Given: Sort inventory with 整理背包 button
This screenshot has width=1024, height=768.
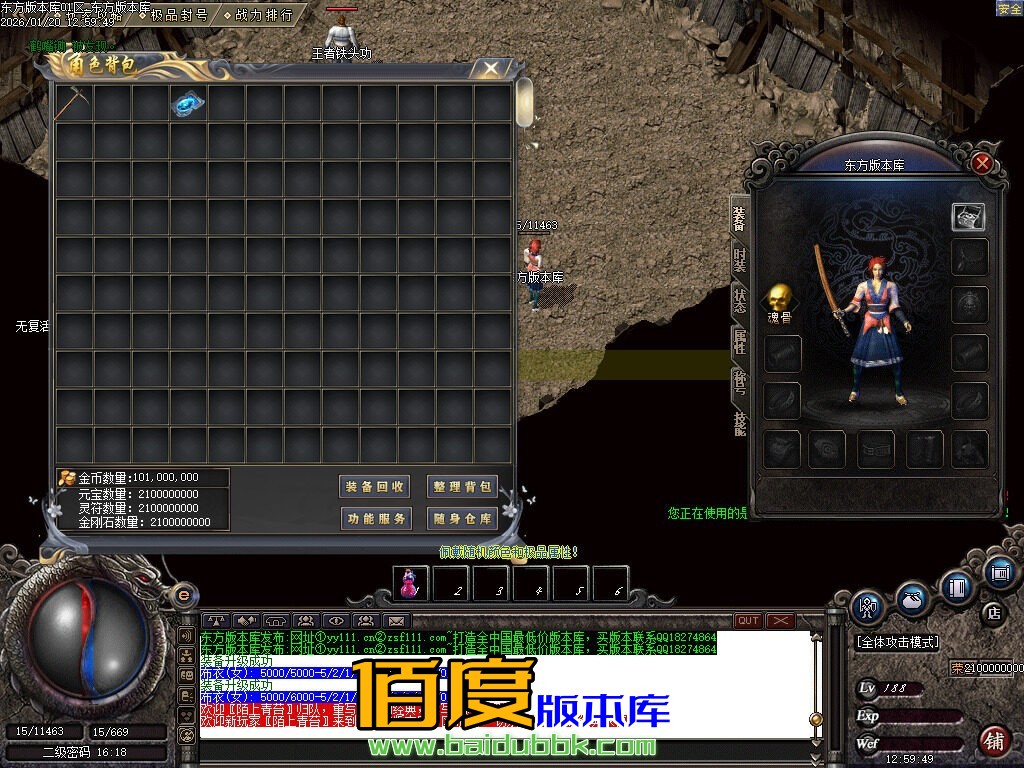Looking at the screenshot, I should (x=462, y=487).
